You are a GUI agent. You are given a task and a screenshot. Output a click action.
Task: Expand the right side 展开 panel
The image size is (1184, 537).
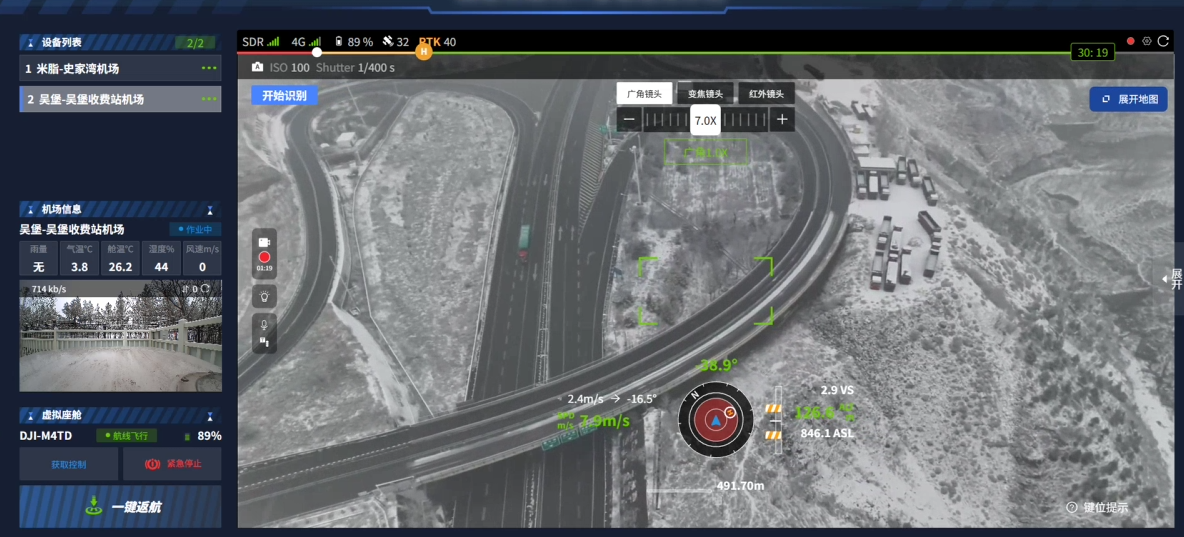coord(1175,279)
